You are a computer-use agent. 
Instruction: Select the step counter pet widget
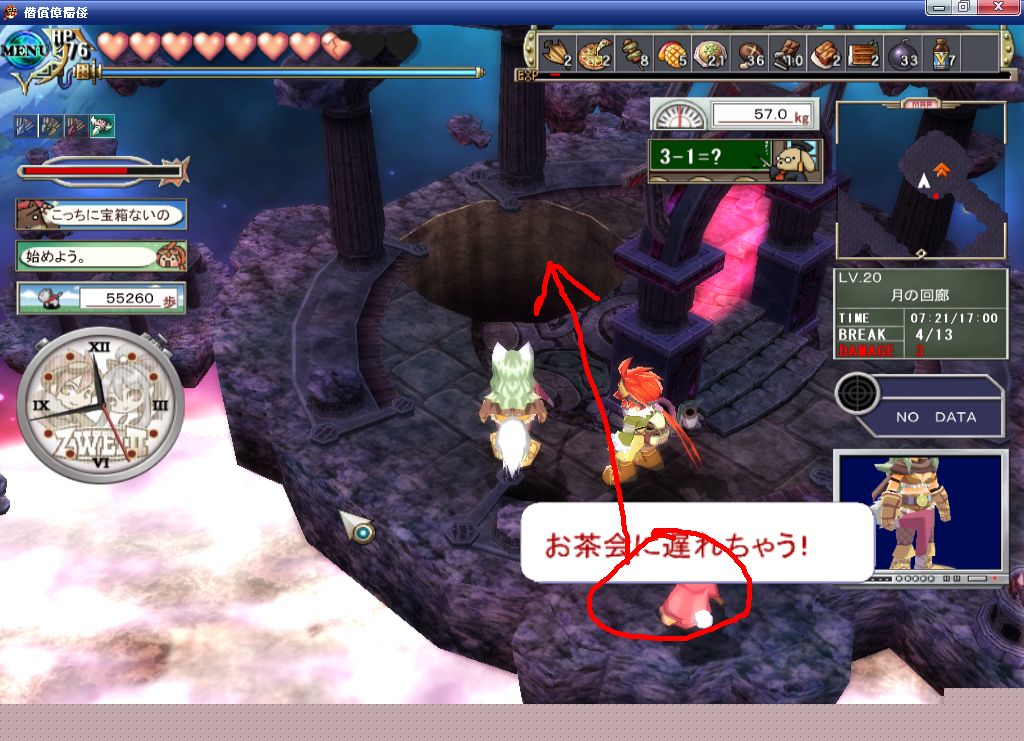click(x=101, y=298)
